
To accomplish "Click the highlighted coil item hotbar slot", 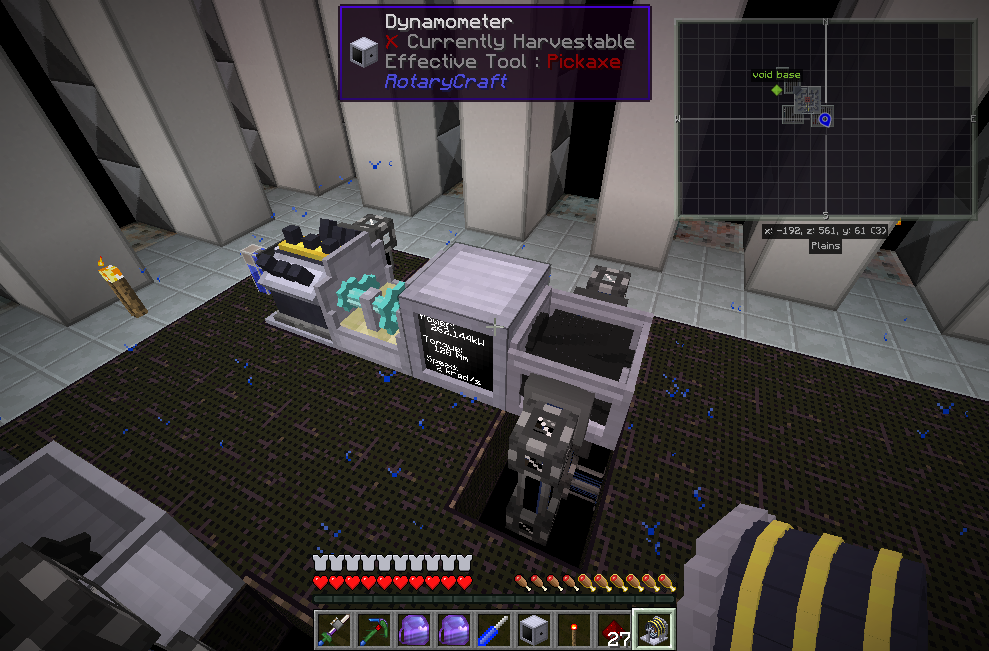I will coord(655,629).
